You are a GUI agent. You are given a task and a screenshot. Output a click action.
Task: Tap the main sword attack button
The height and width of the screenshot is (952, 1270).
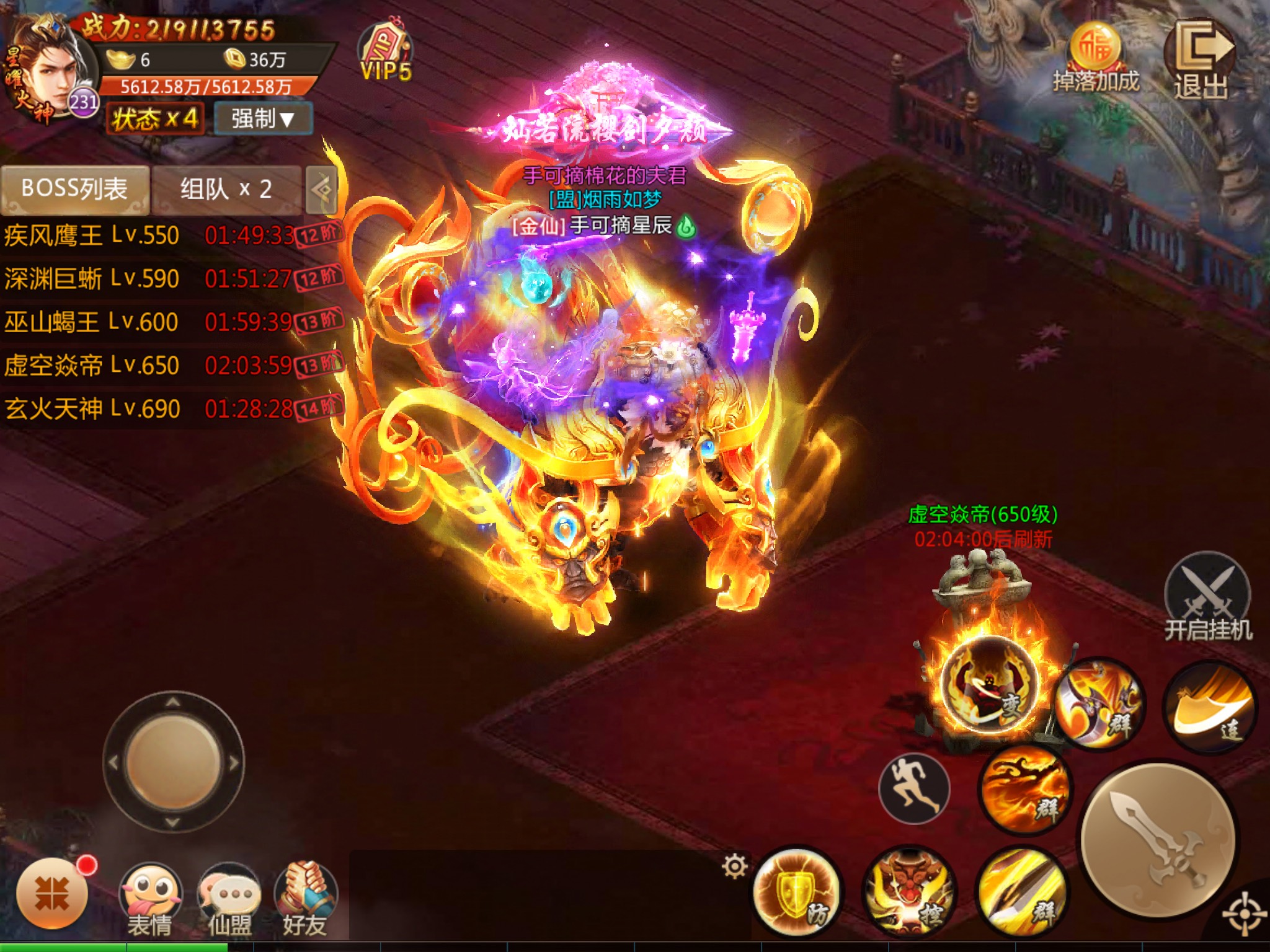pos(1157,840)
